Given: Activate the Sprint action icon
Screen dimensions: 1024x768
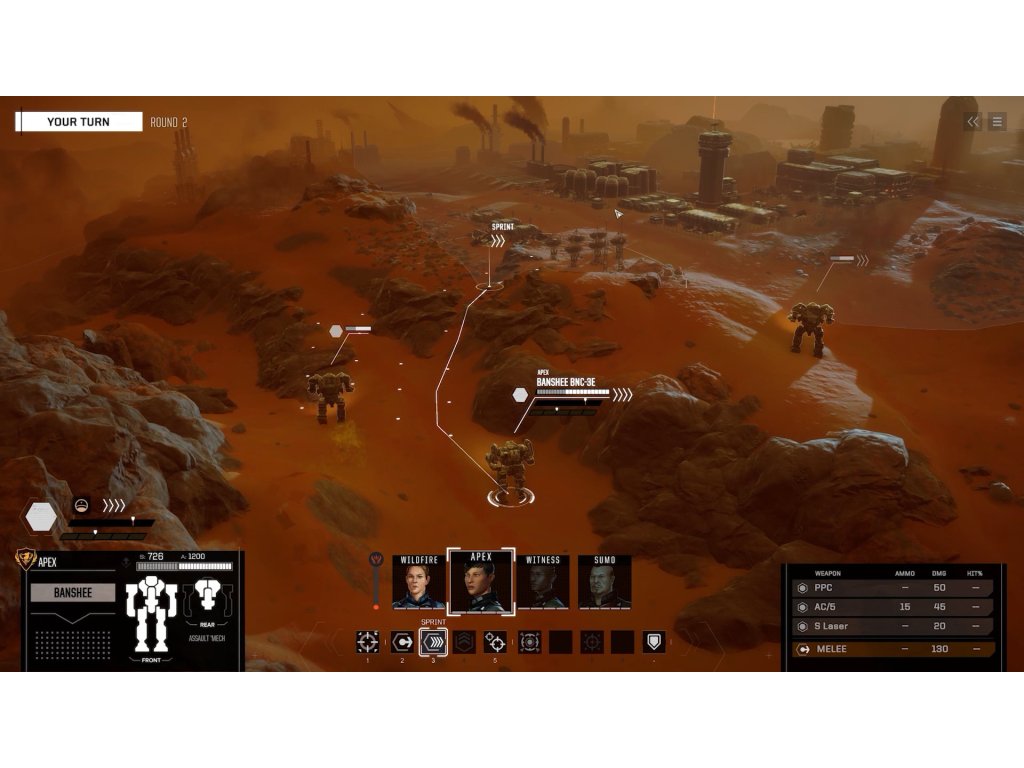Looking at the screenshot, I should click(x=433, y=642).
